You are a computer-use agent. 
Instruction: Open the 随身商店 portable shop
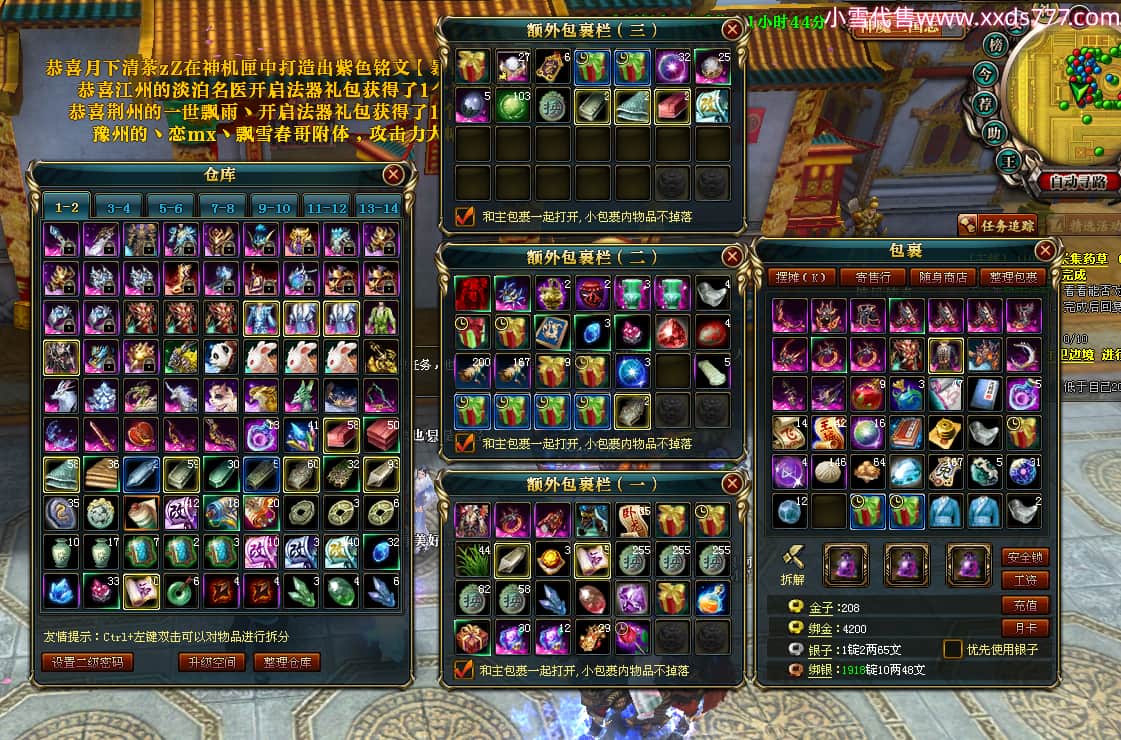943,277
